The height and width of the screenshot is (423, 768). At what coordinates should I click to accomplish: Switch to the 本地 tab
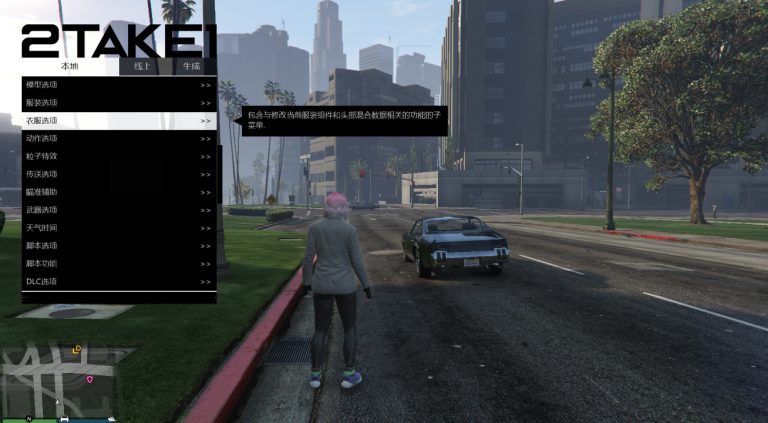click(x=69, y=66)
